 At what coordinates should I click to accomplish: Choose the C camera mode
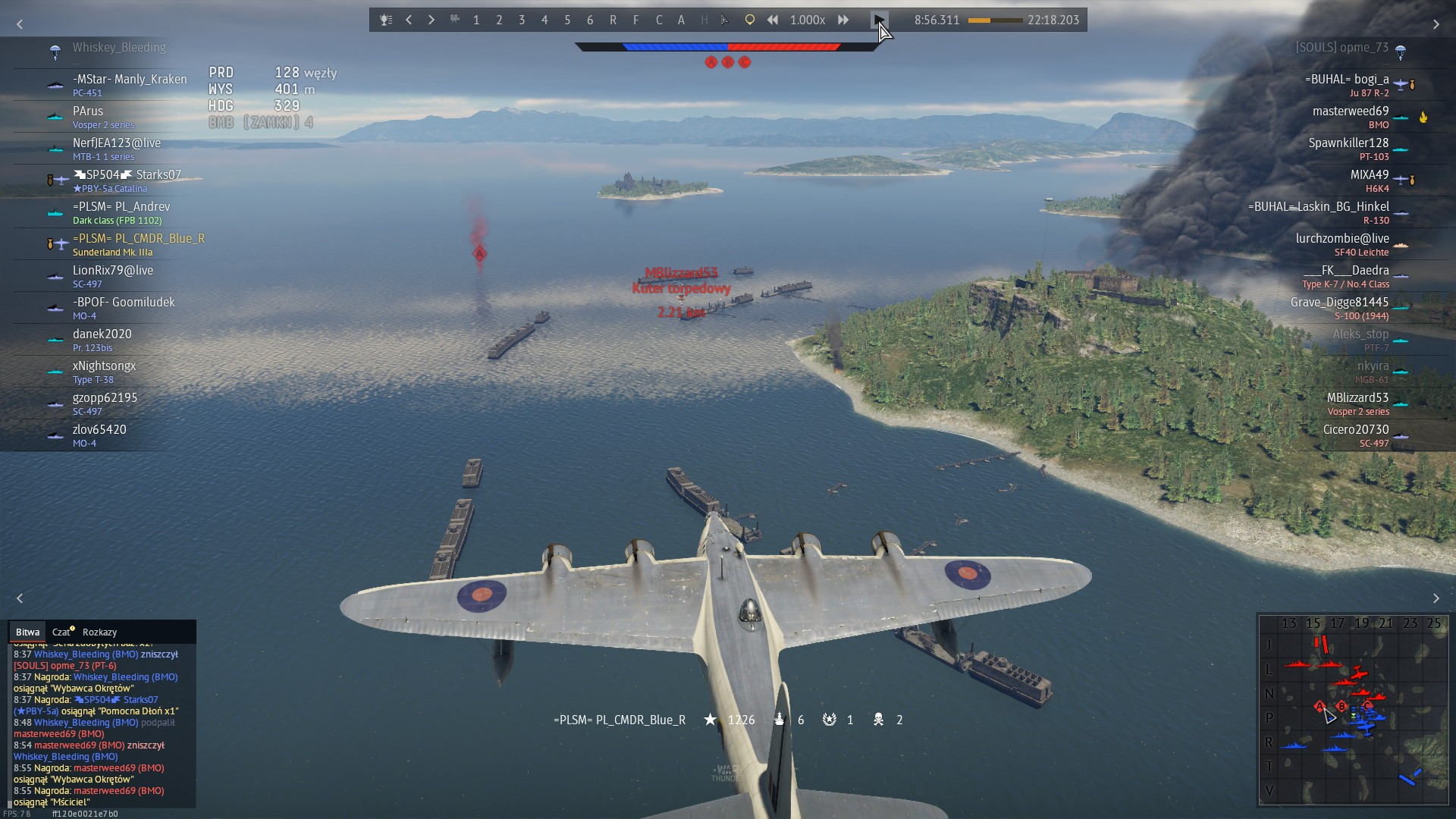(659, 20)
